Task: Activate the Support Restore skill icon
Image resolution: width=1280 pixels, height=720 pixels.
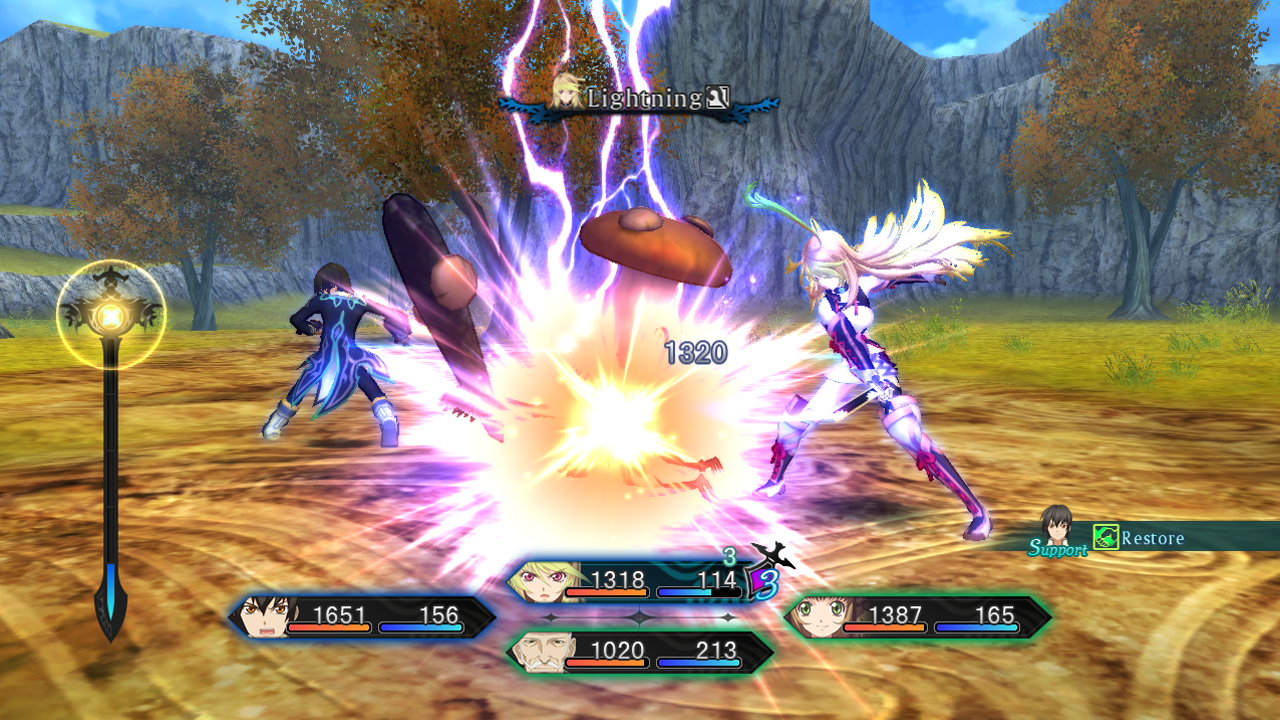Action: 1105,538
